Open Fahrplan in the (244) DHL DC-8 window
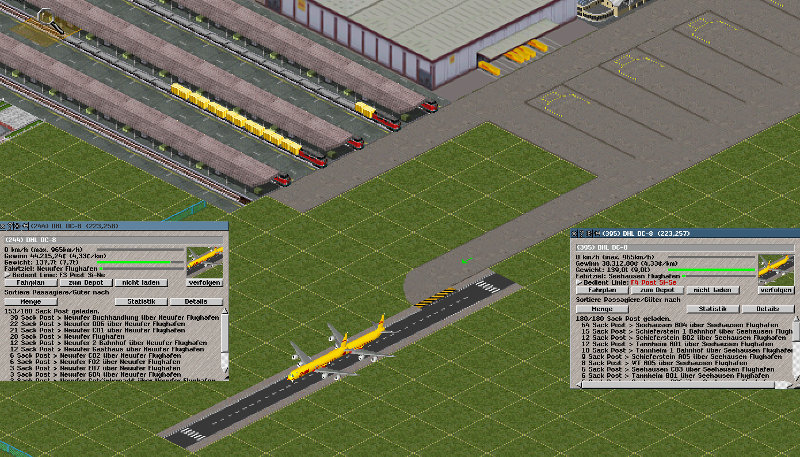This screenshot has width=800, height=457. click(29, 283)
